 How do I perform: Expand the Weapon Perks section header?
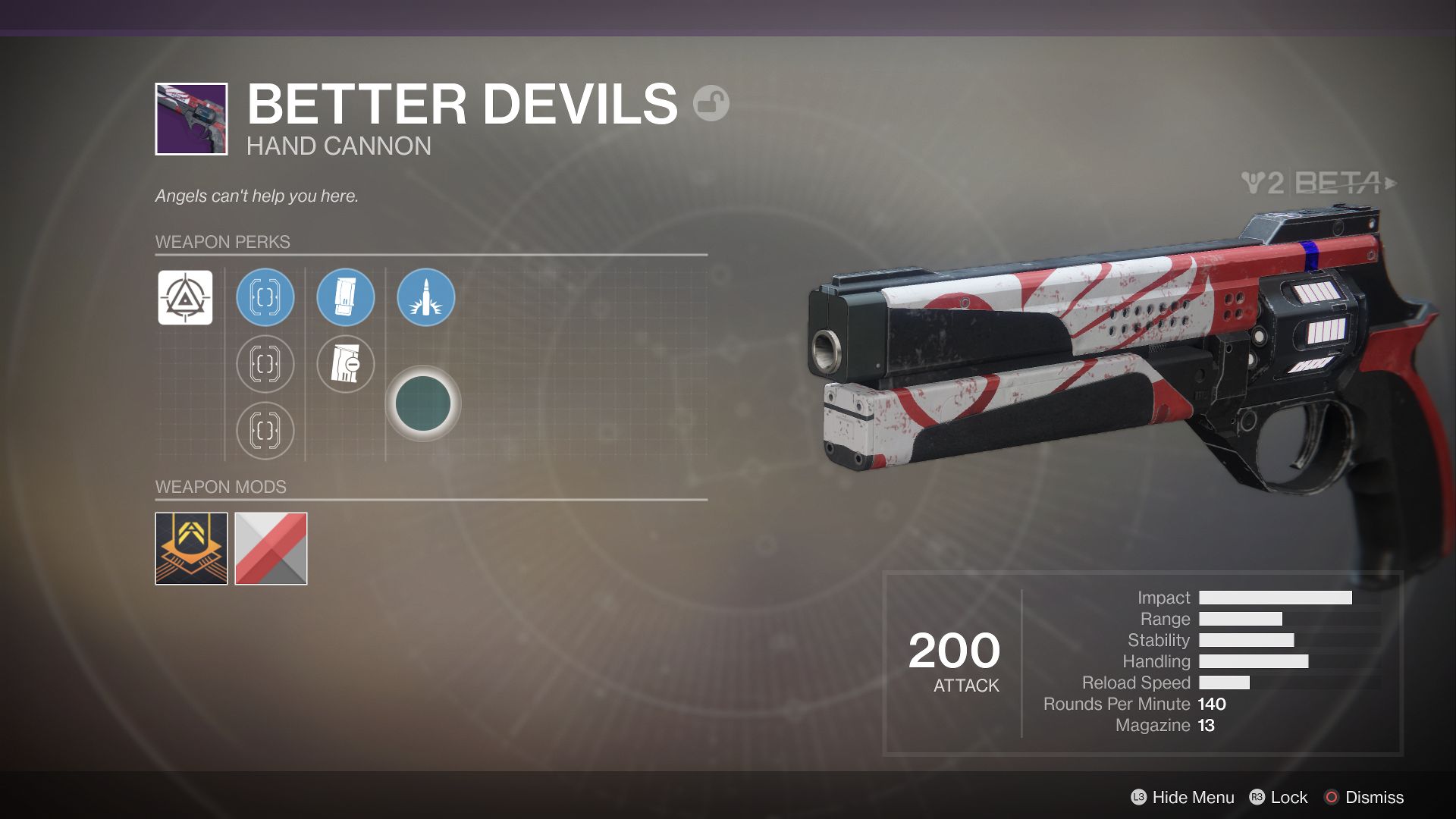point(222,242)
